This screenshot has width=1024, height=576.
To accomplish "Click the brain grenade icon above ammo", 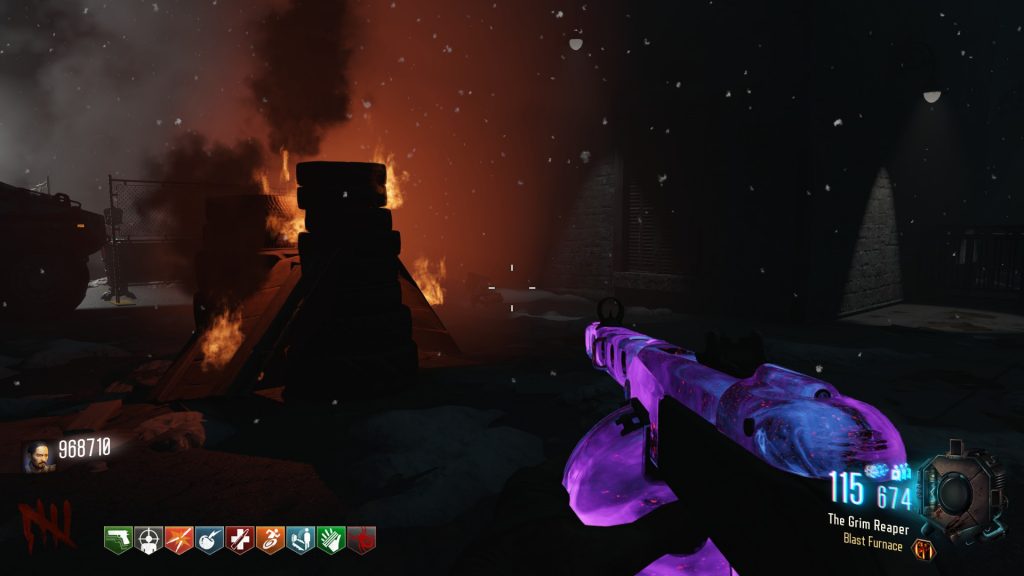I will tap(874, 469).
